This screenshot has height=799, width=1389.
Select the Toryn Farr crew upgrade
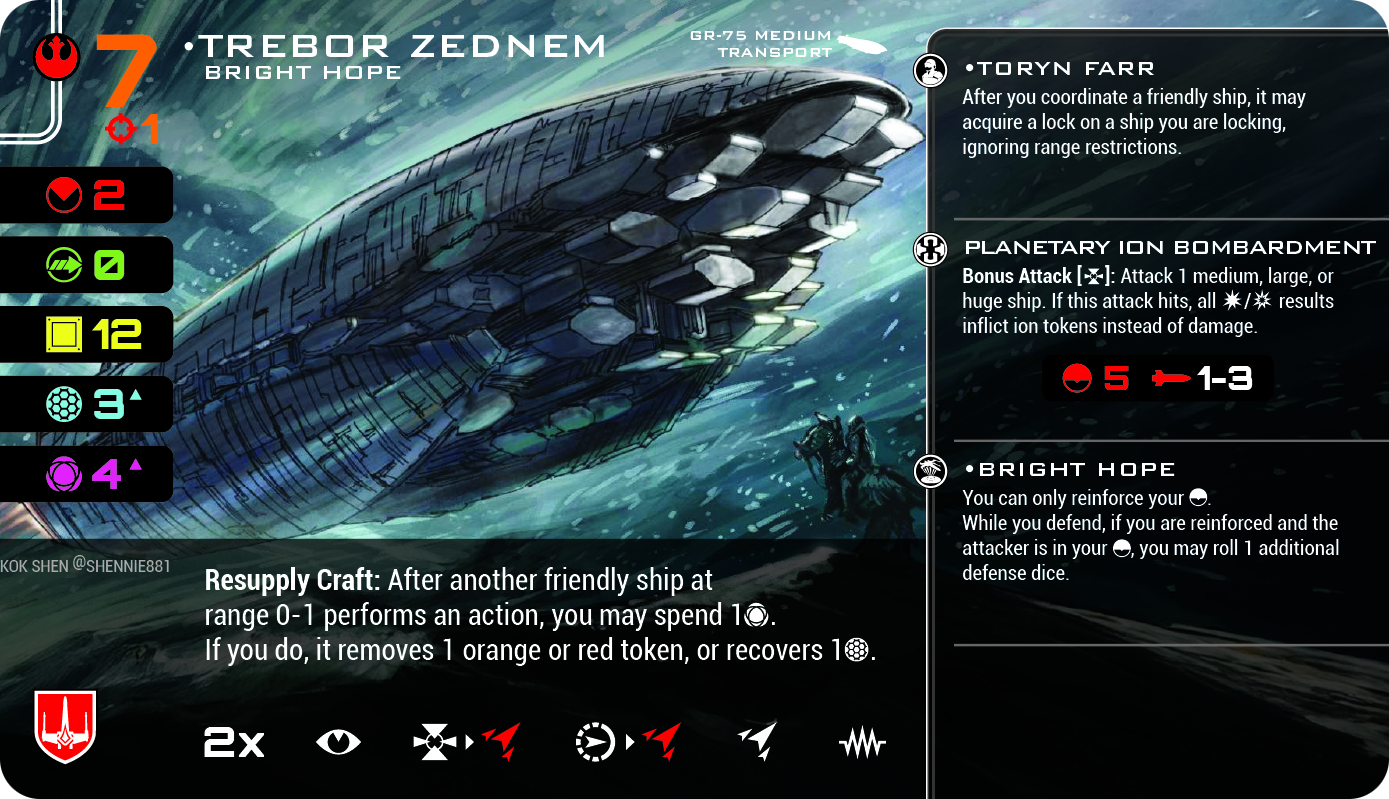point(1058,69)
